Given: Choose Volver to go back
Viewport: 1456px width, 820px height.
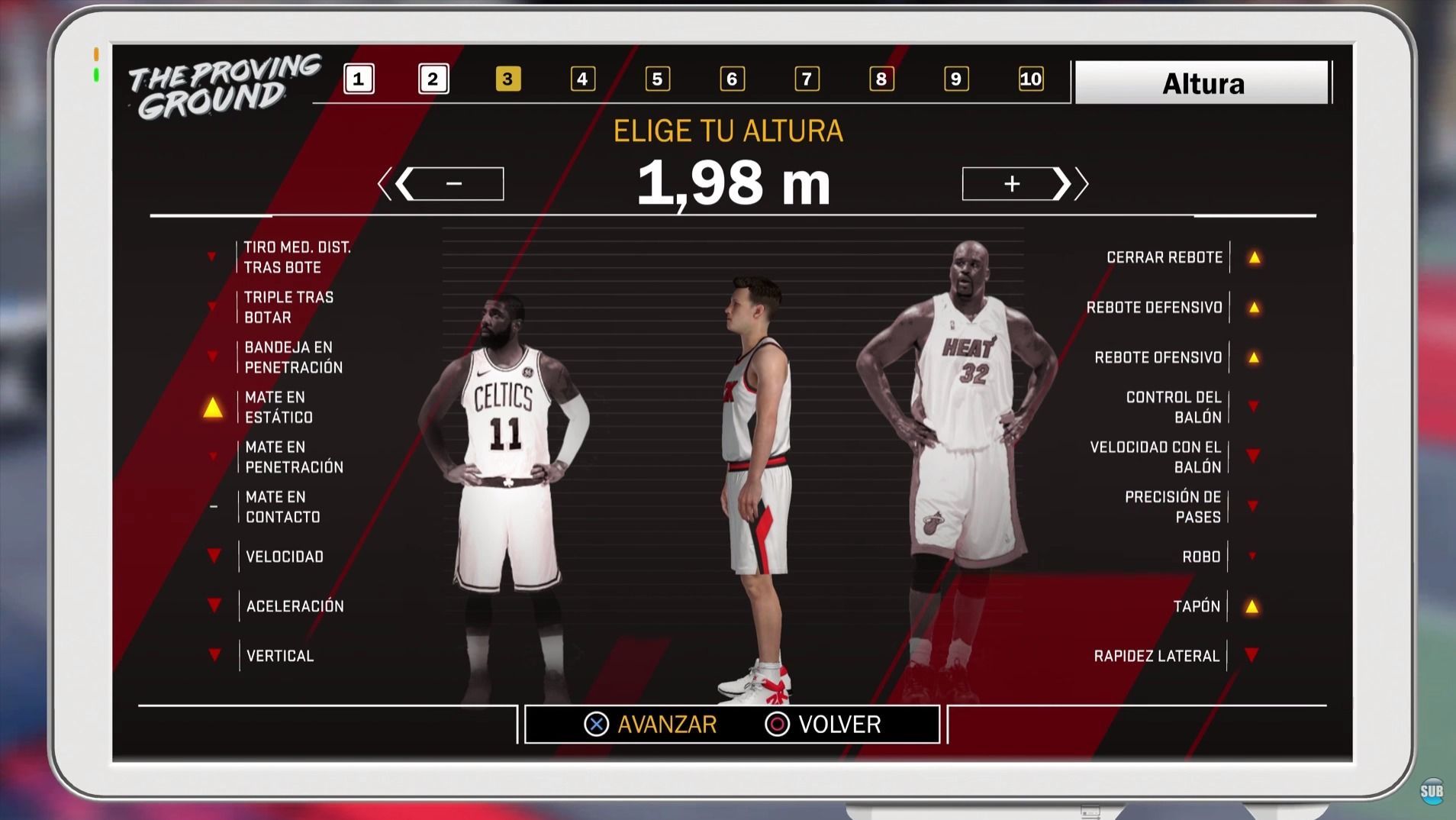Looking at the screenshot, I should [x=823, y=724].
